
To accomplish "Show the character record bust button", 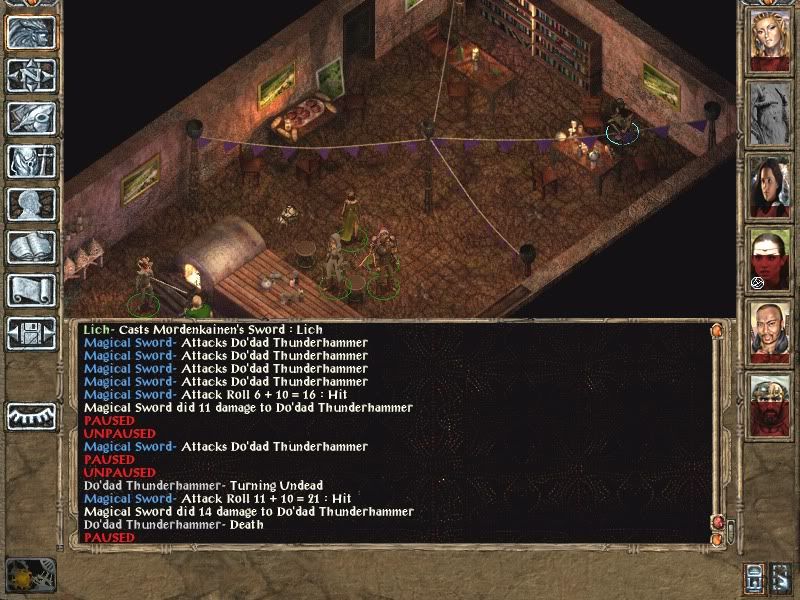I will pyautogui.click(x=31, y=203).
